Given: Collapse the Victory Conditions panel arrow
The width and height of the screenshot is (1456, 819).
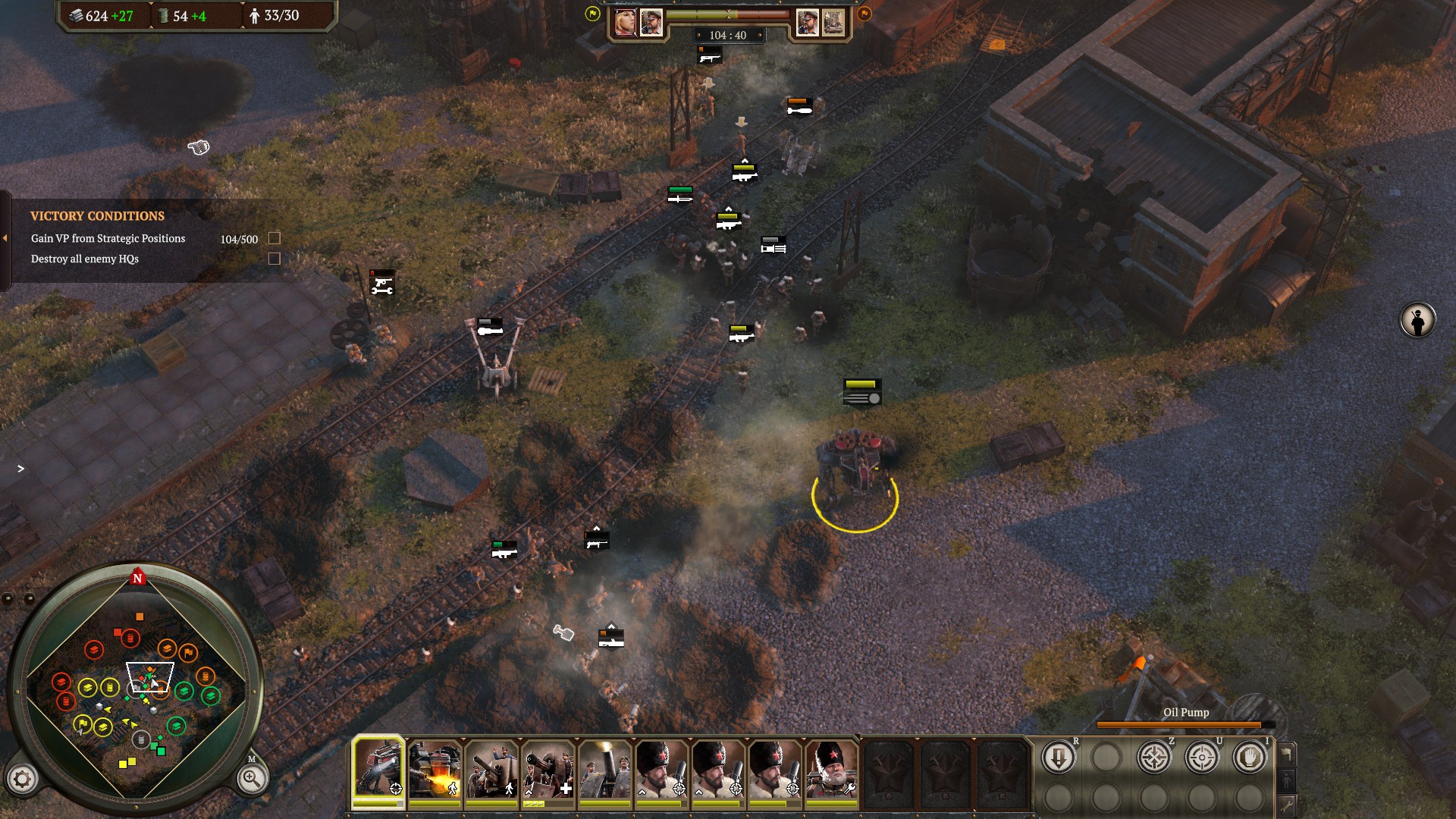Looking at the screenshot, I should coord(5,238).
